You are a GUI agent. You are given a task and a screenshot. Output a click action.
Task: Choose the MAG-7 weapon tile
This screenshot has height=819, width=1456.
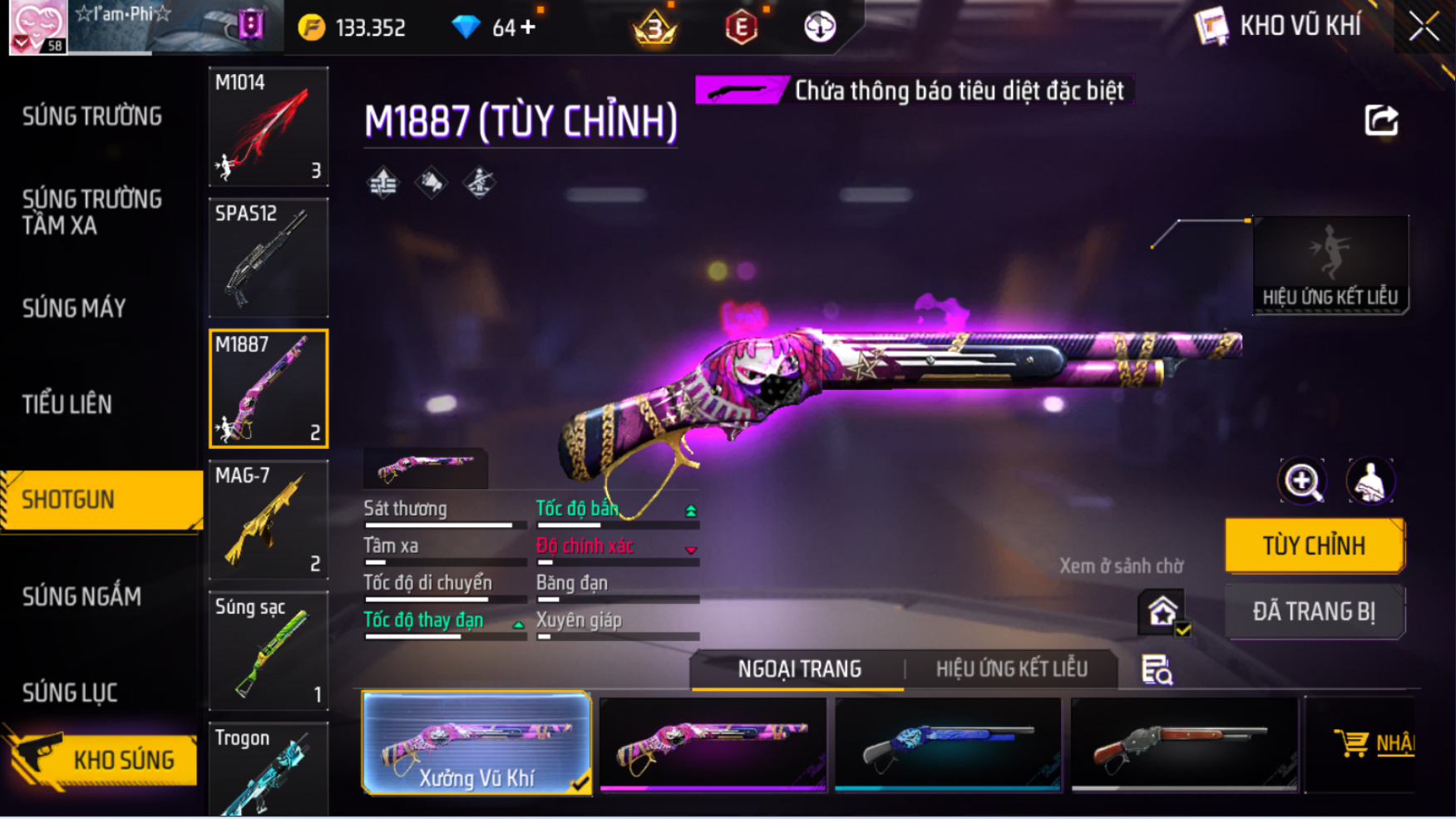point(268,520)
